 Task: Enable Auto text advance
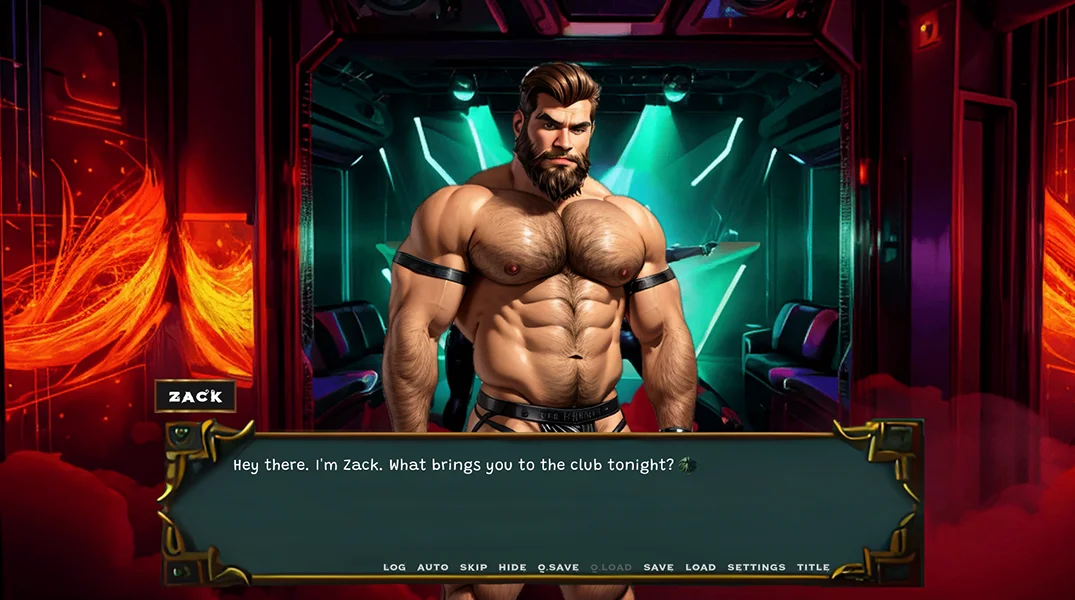(433, 567)
